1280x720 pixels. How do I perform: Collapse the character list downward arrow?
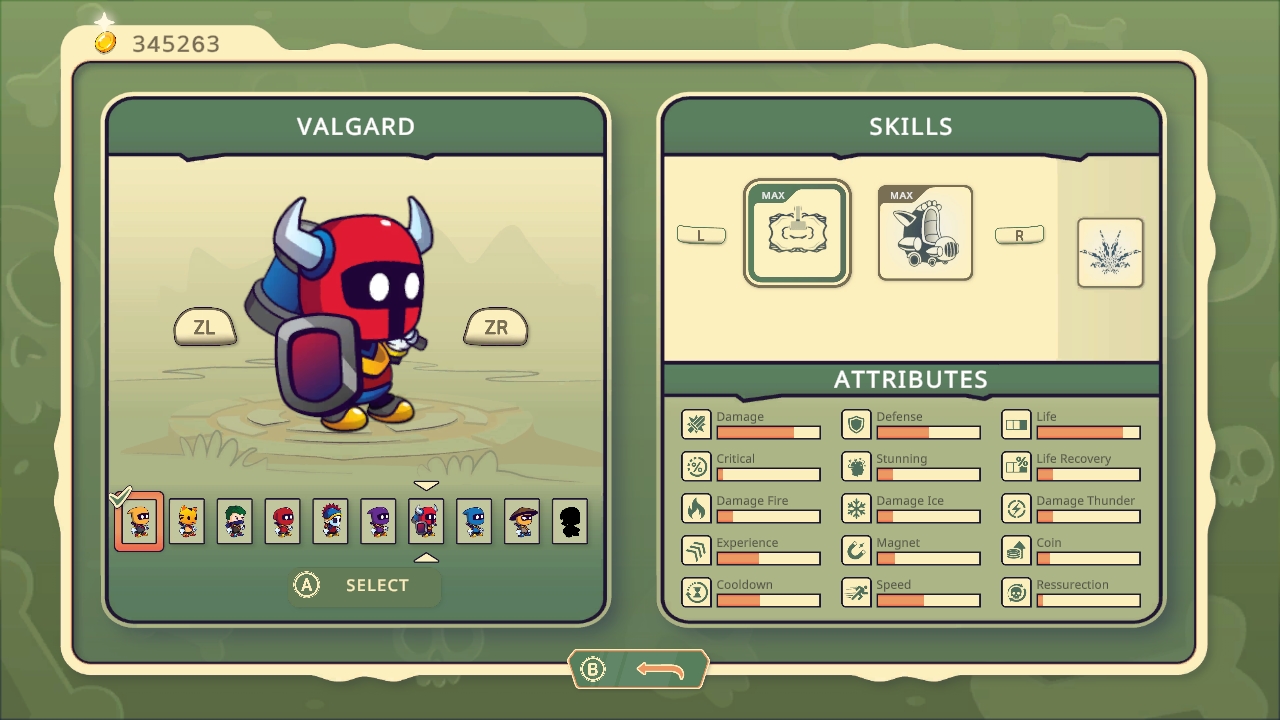[427, 484]
